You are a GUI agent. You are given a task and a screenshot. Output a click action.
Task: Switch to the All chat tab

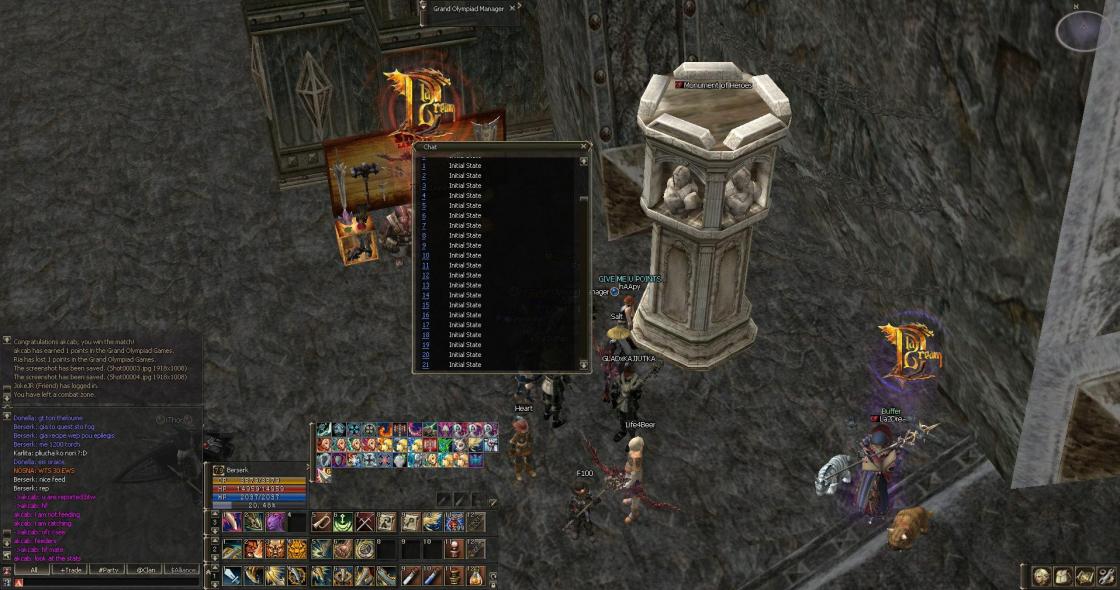34,569
